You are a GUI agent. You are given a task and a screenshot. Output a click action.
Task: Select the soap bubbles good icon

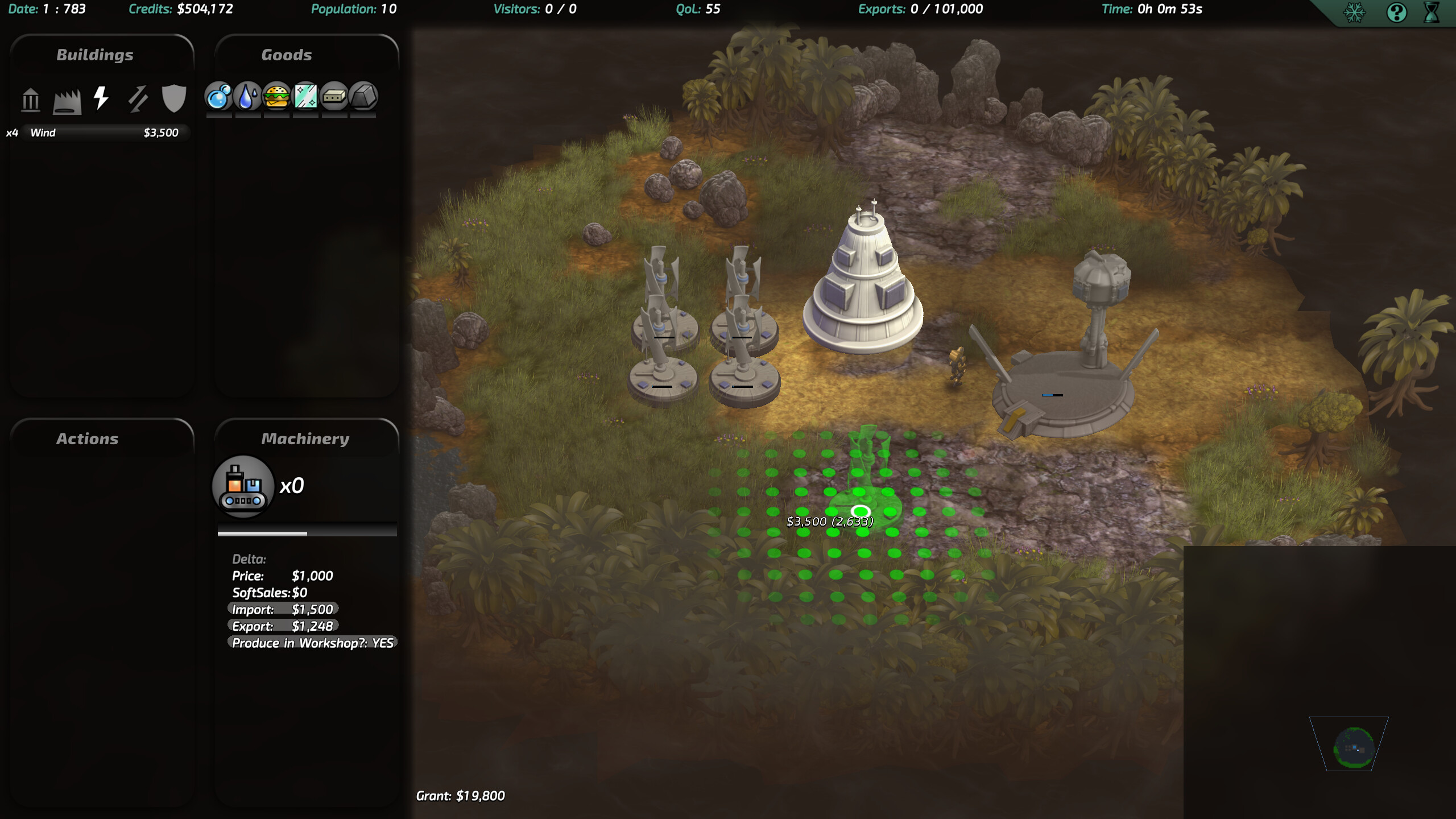(x=219, y=97)
